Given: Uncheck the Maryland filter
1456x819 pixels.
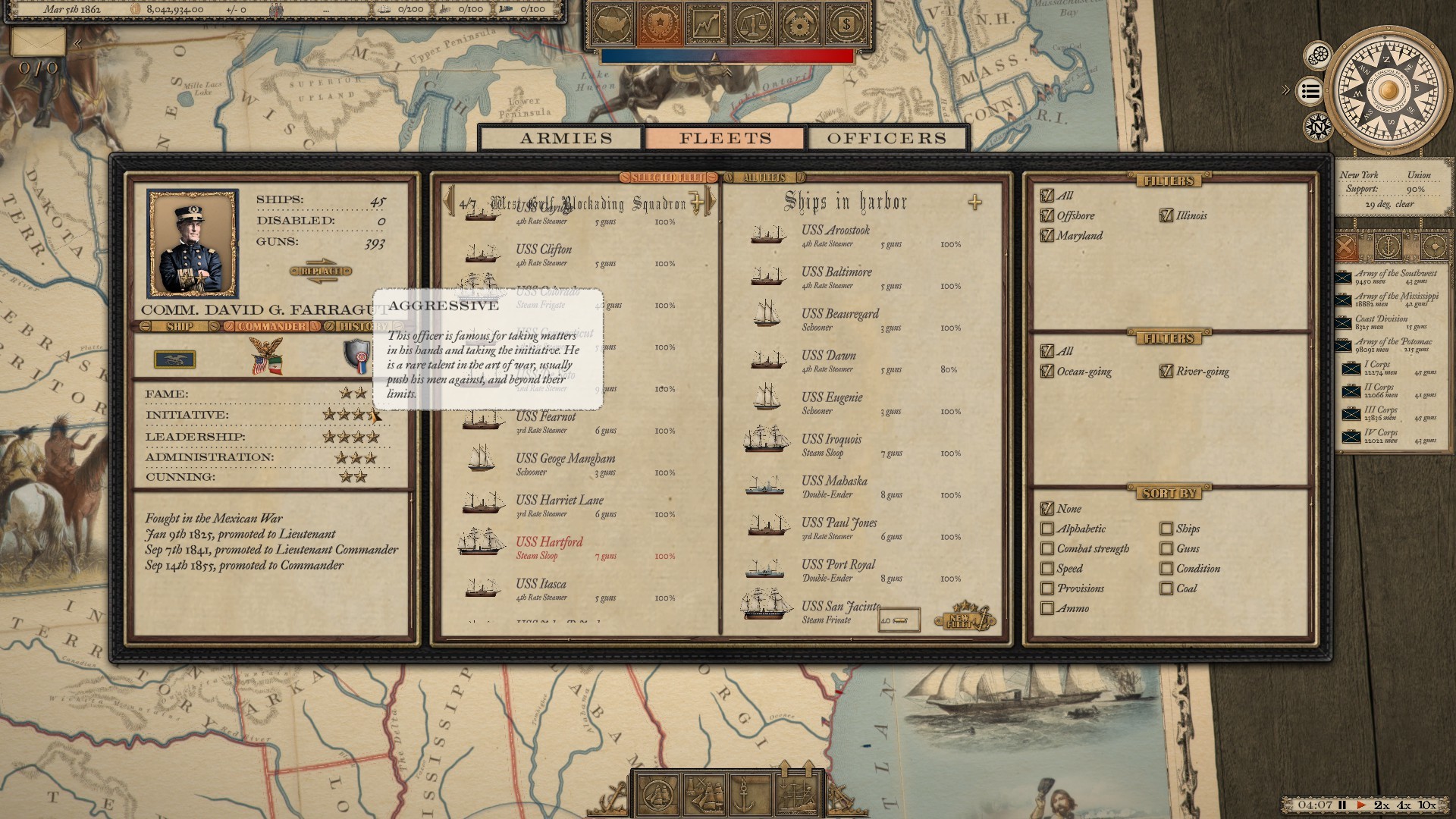Looking at the screenshot, I should (x=1047, y=236).
